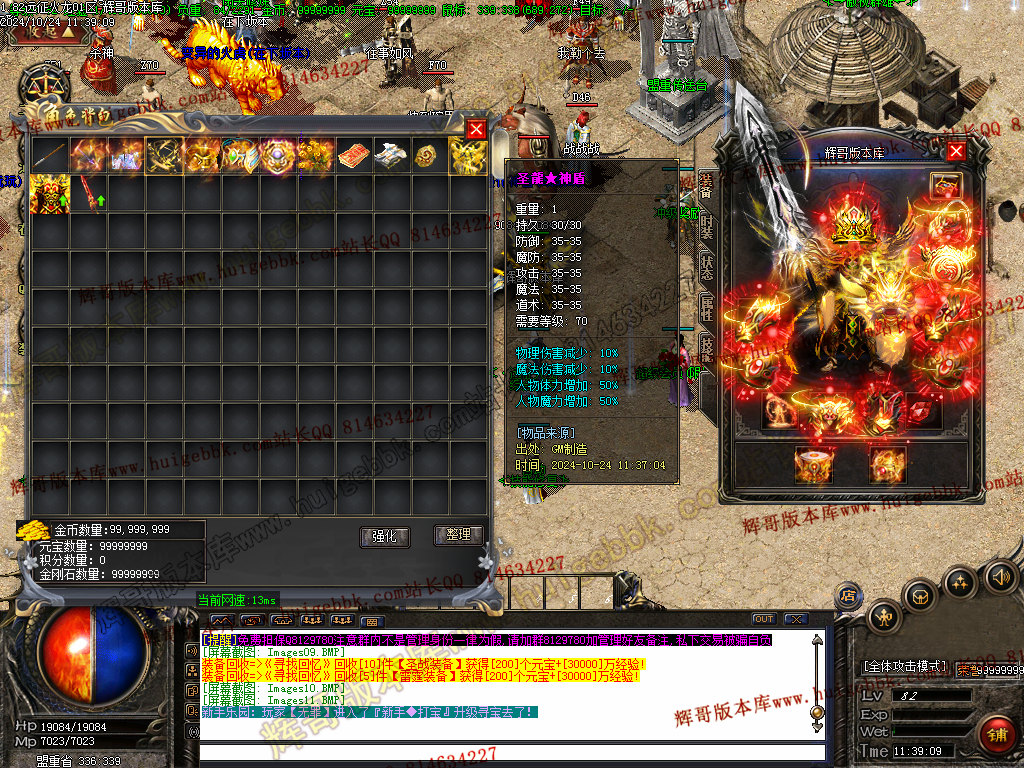
Task: Open the 状态 status tab
Action: pyautogui.click(x=706, y=267)
